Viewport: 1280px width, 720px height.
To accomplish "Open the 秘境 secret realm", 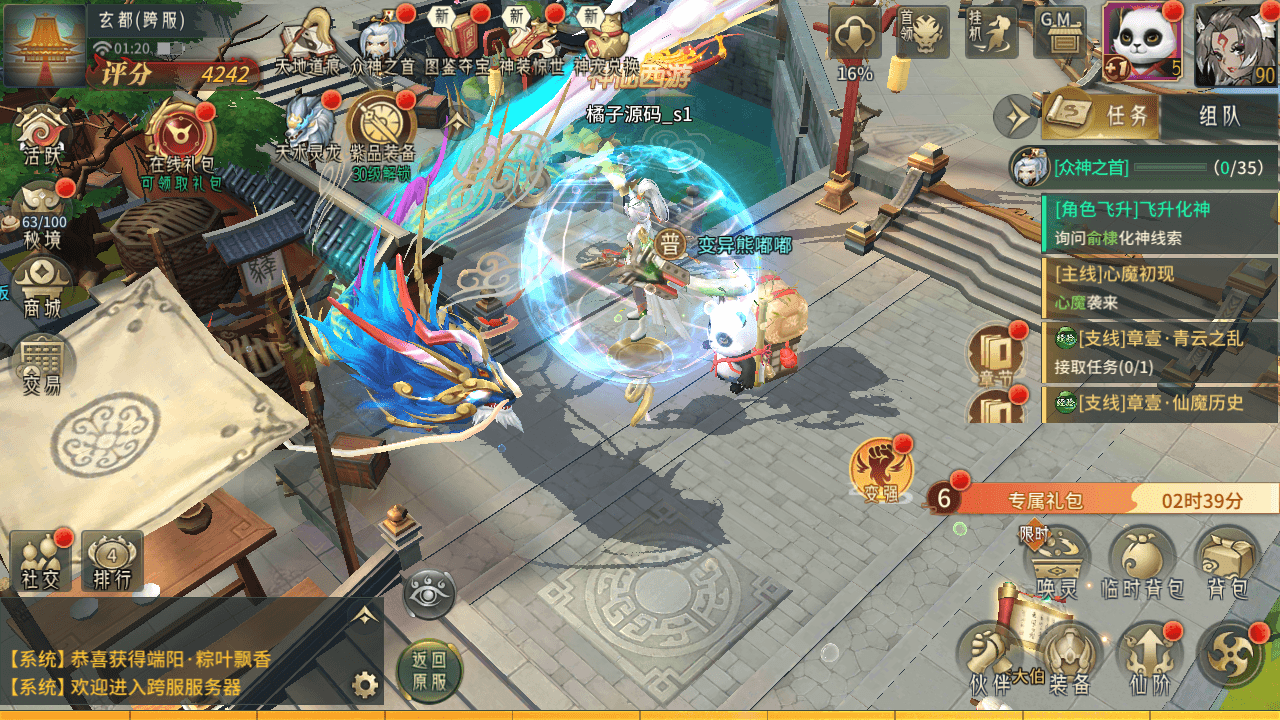I will point(43,212).
